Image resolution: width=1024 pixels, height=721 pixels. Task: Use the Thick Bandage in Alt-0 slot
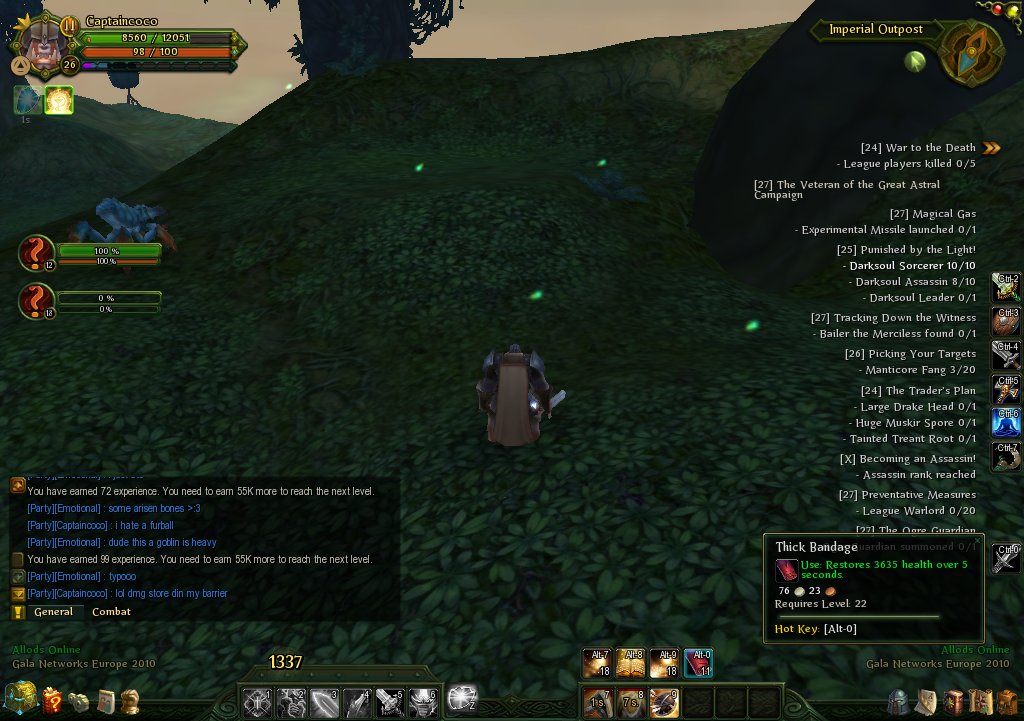(x=699, y=664)
